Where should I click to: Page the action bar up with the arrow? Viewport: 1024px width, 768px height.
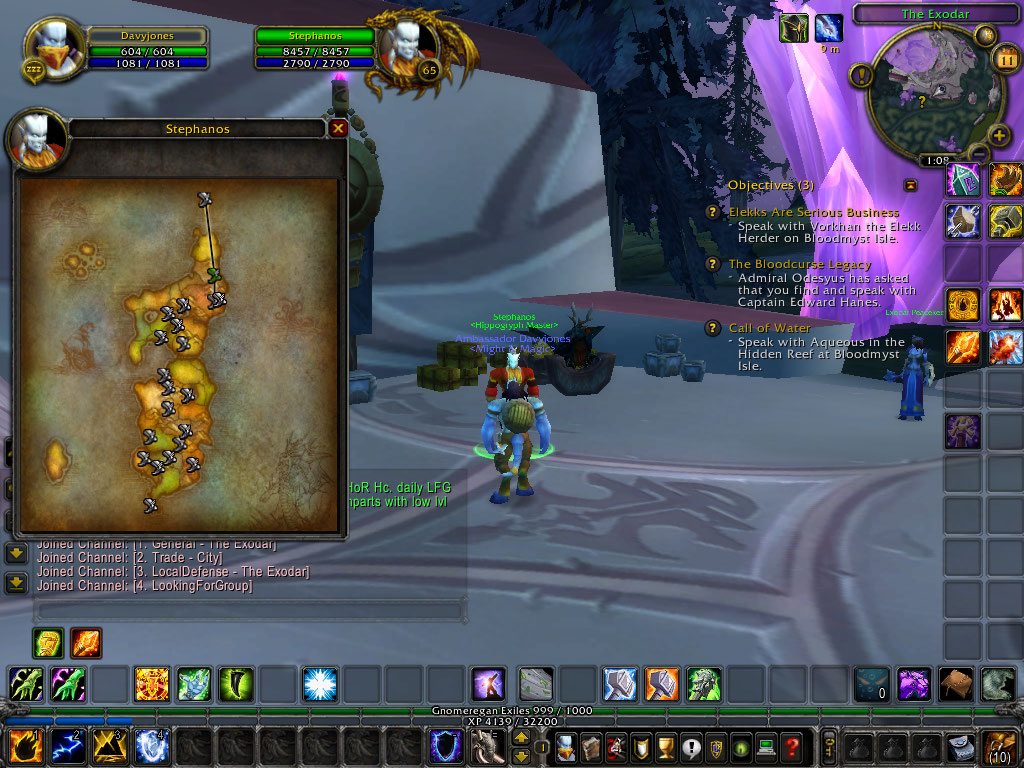click(x=521, y=737)
